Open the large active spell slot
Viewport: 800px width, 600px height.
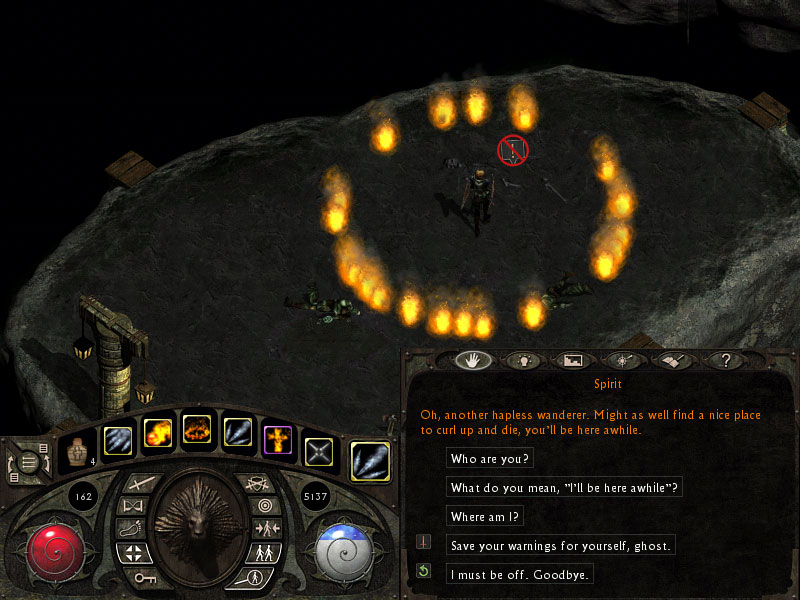click(370, 459)
